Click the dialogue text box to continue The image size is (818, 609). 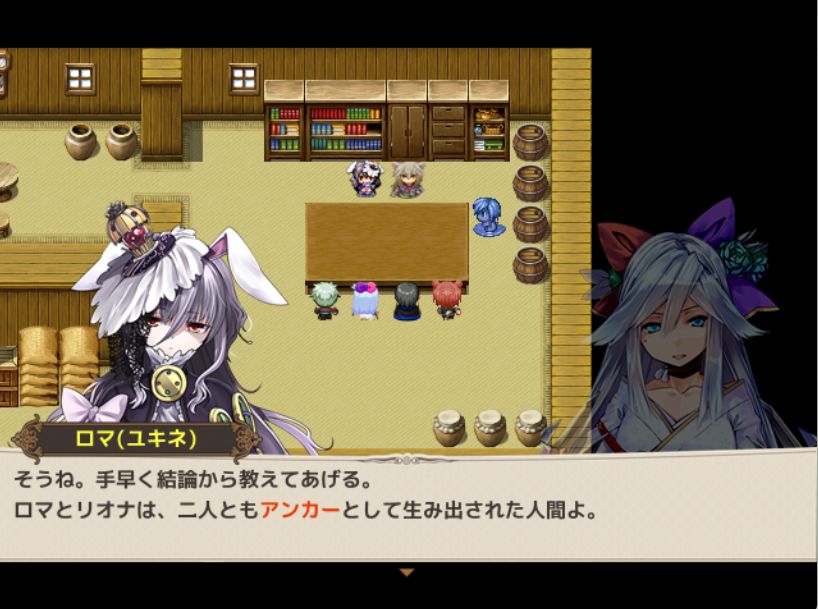408,506
